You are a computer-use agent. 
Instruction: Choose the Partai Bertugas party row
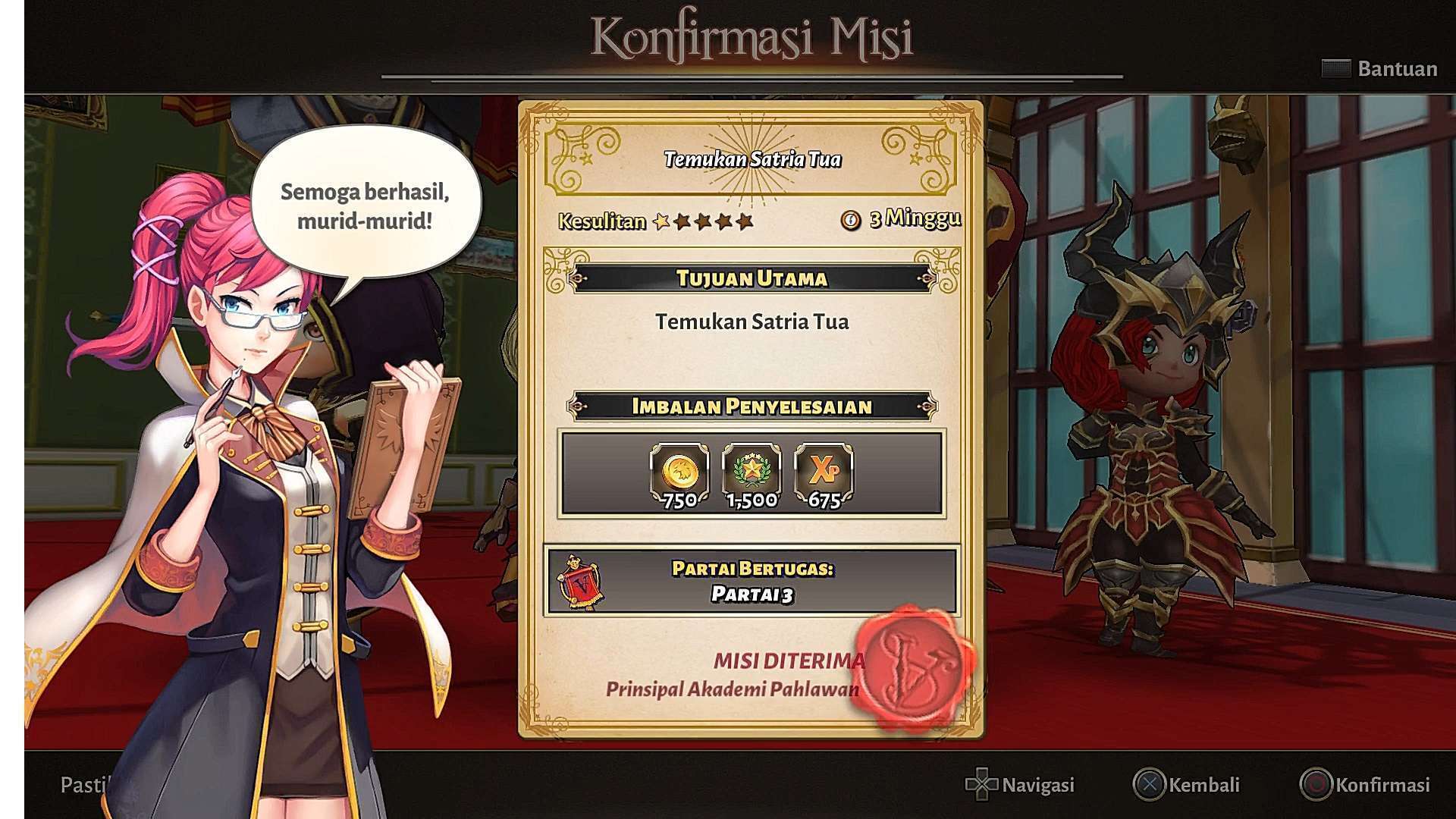tap(752, 581)
